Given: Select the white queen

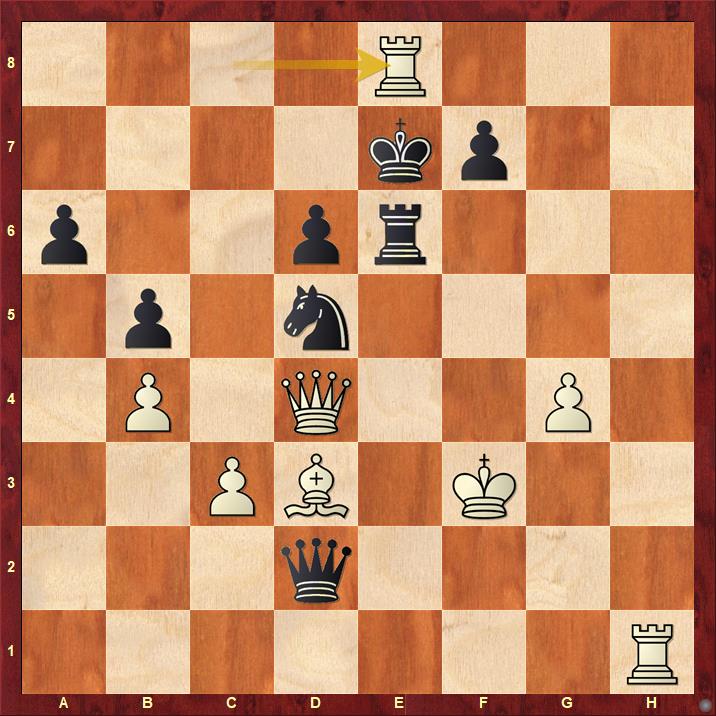Looking at the screenshot, I should [x=316, y=402].
